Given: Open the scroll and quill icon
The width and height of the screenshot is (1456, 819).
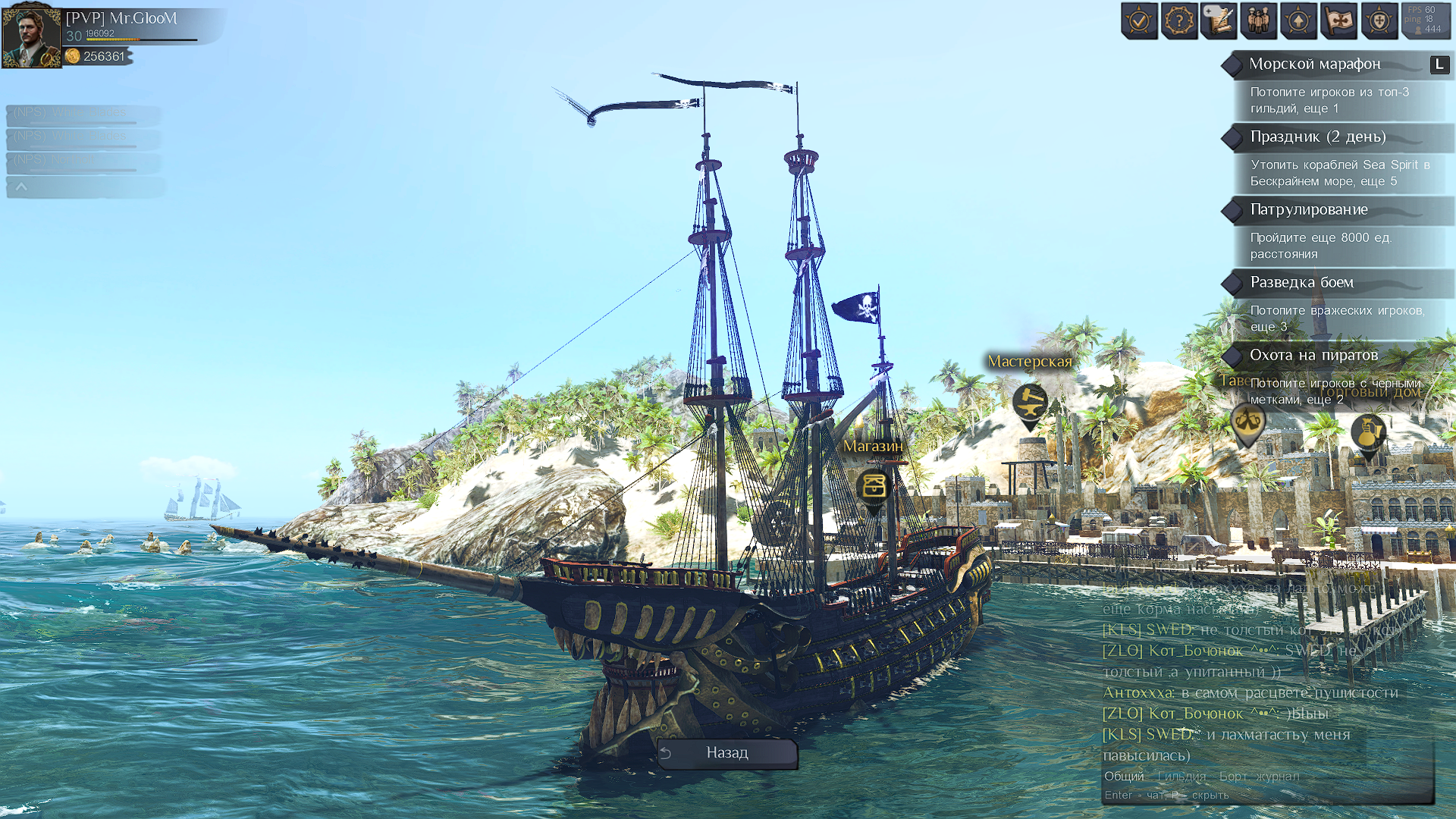Looking at the screenshot, I should click(1219, 20).
